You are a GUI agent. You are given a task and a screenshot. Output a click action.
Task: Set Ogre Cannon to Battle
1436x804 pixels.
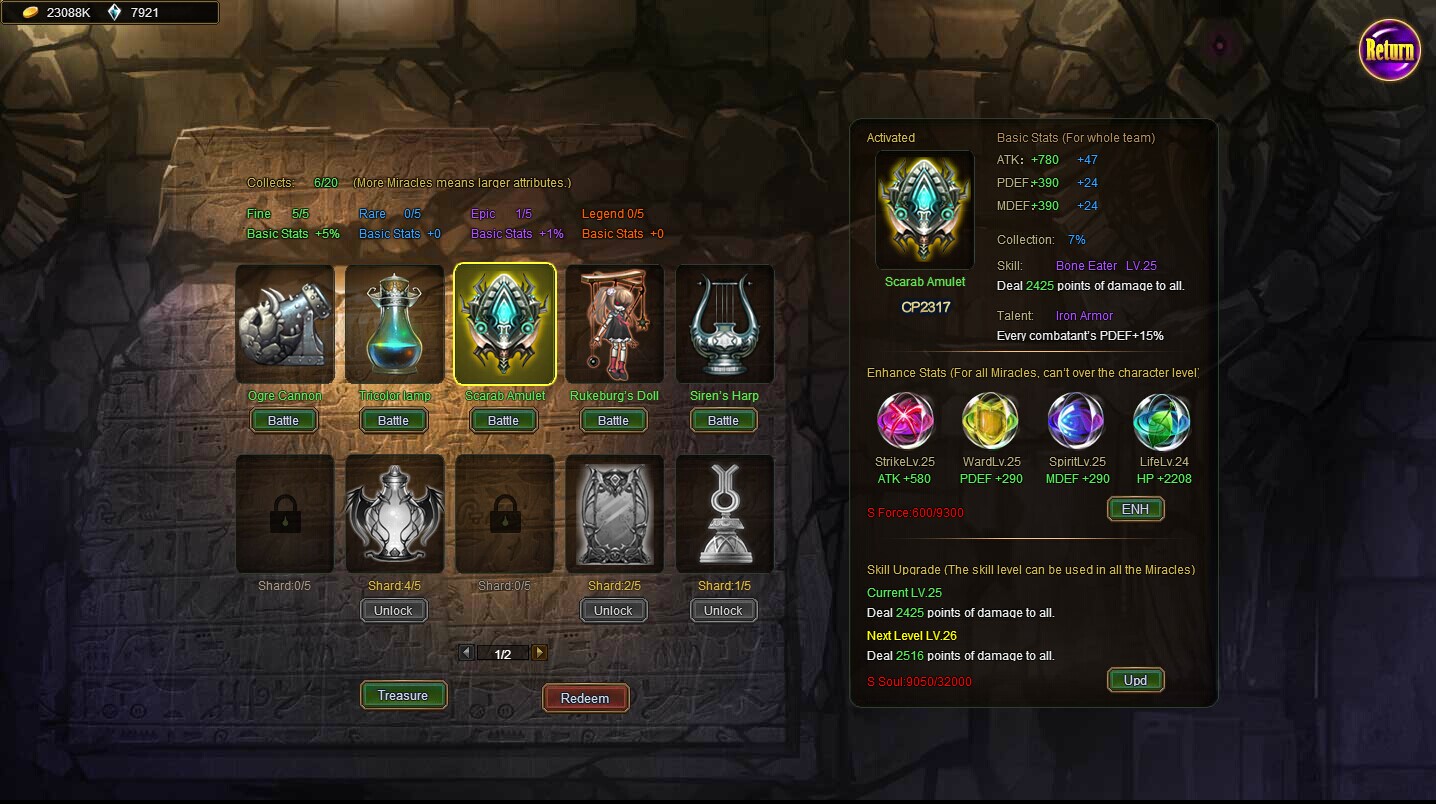284,421
